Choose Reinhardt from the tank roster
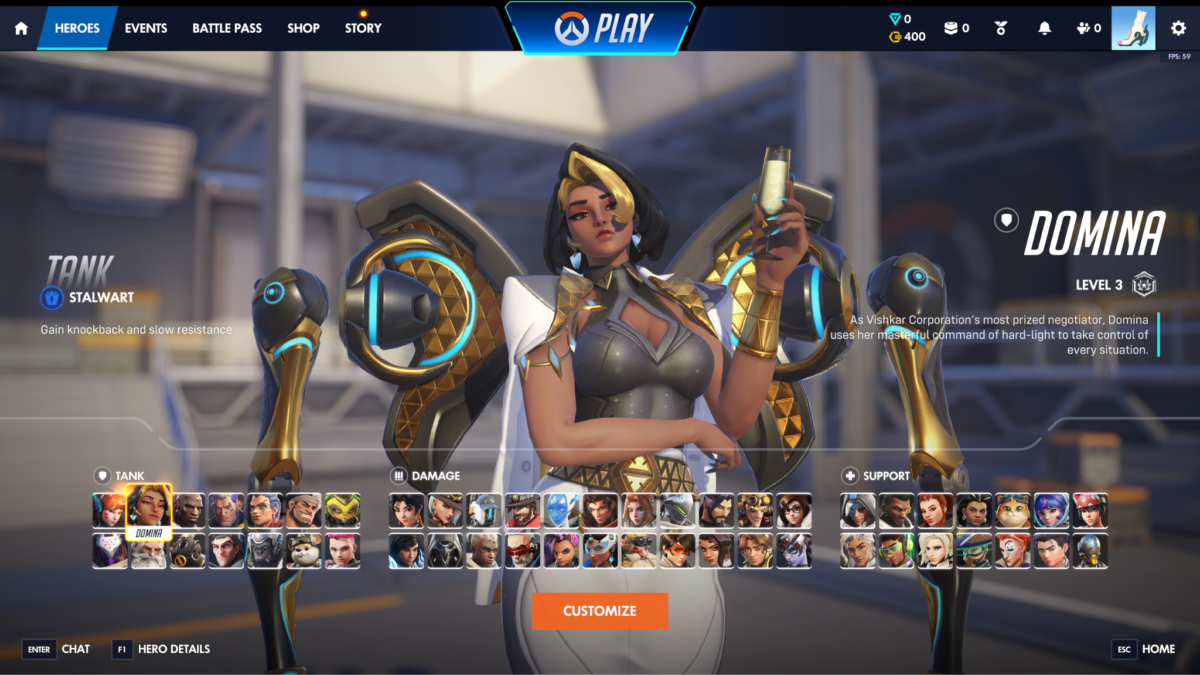Image resolution: width=1200 pixels, height=675 pixels. pyautogui.click(x=148, y=550)
